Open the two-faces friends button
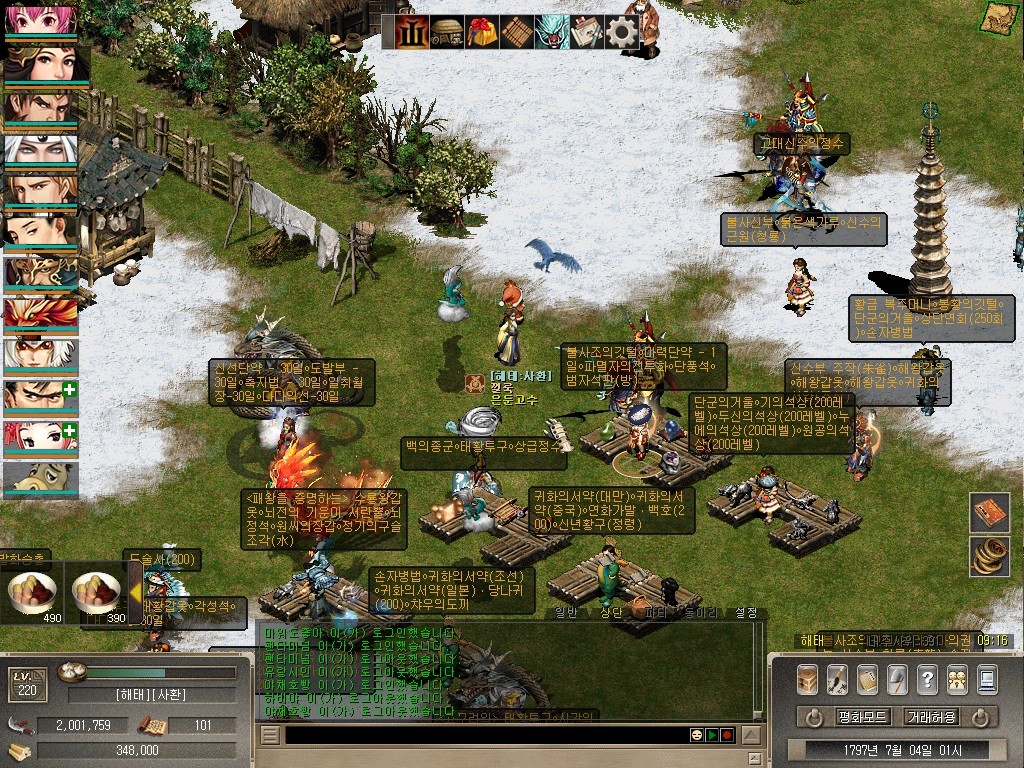This screenshot has width=1024, height=768. point(957,679)
